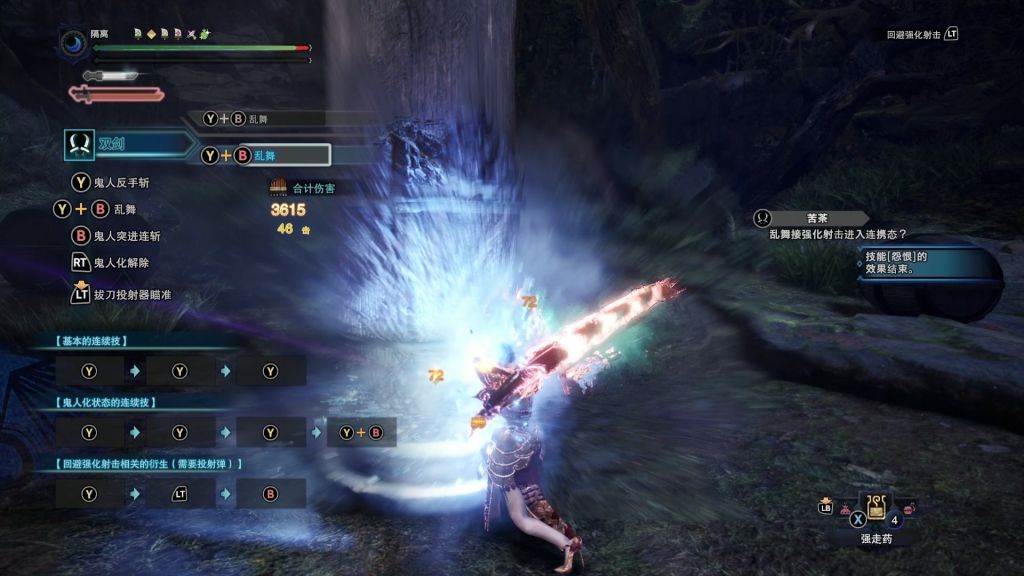Click the red item right of 强走药
Viewport: 1024px width, 576px height.
[x=909, y=510]
